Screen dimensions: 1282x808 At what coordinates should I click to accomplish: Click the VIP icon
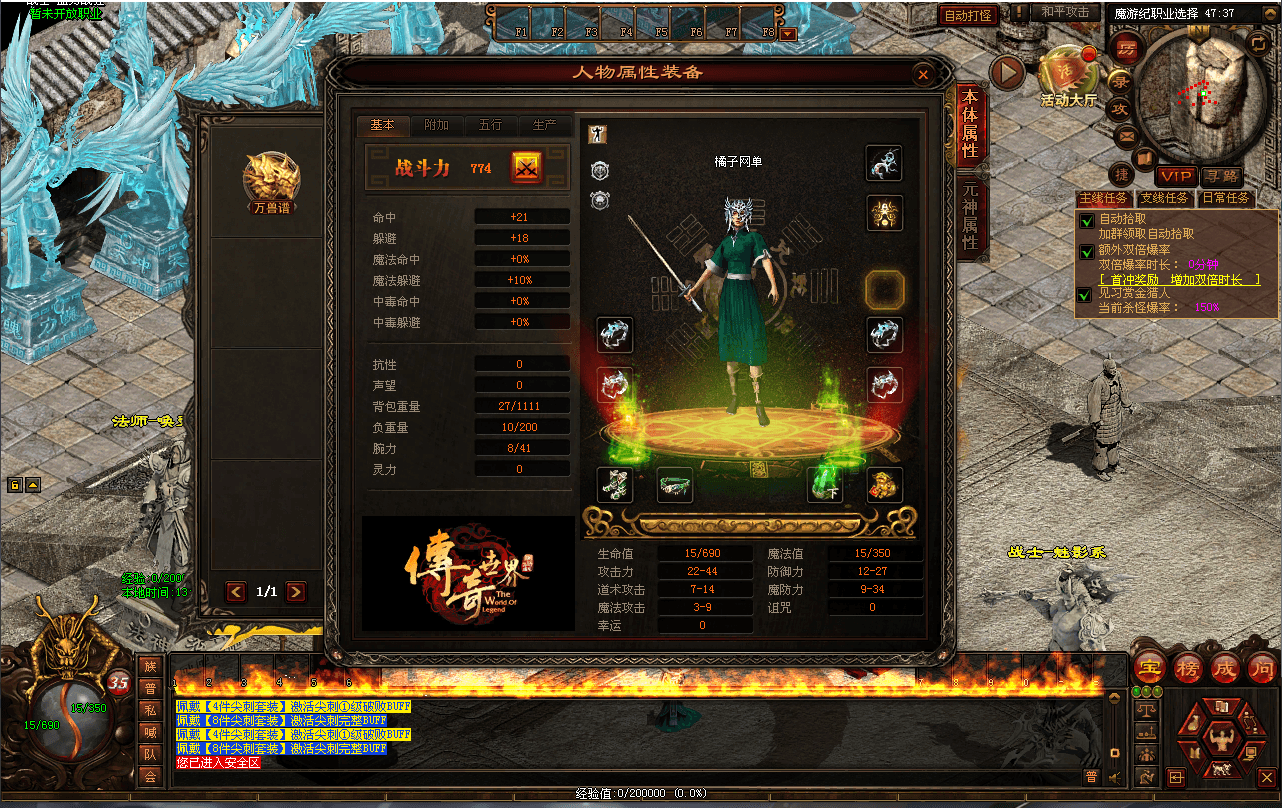[x=1174, y=175]
